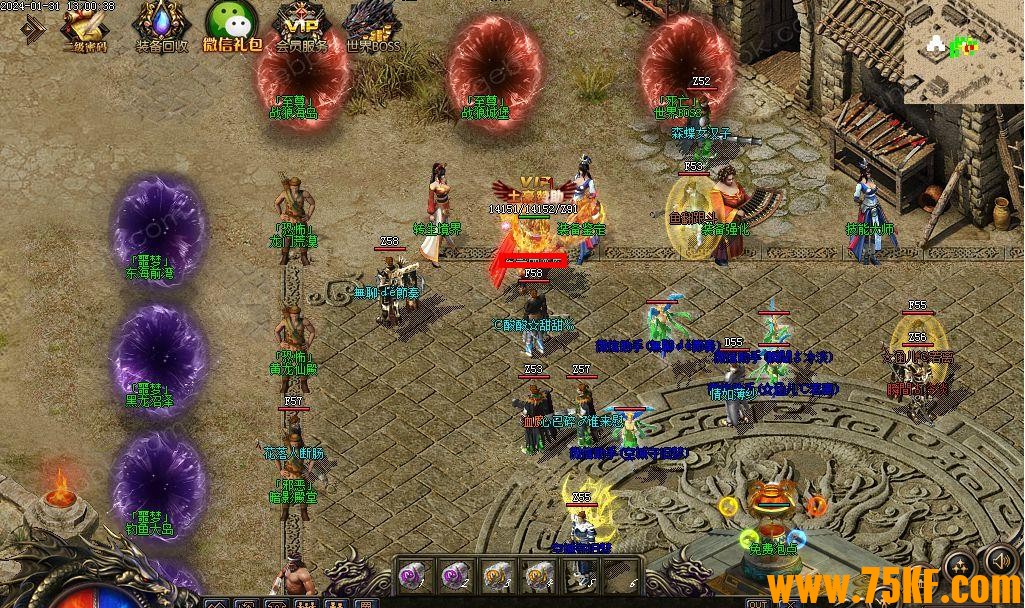Image resolution: width=1025 pixels, height=608 pixels.
Task: Use the purple scroll in hotbar slot 2
Action: [x=455, y=574]
